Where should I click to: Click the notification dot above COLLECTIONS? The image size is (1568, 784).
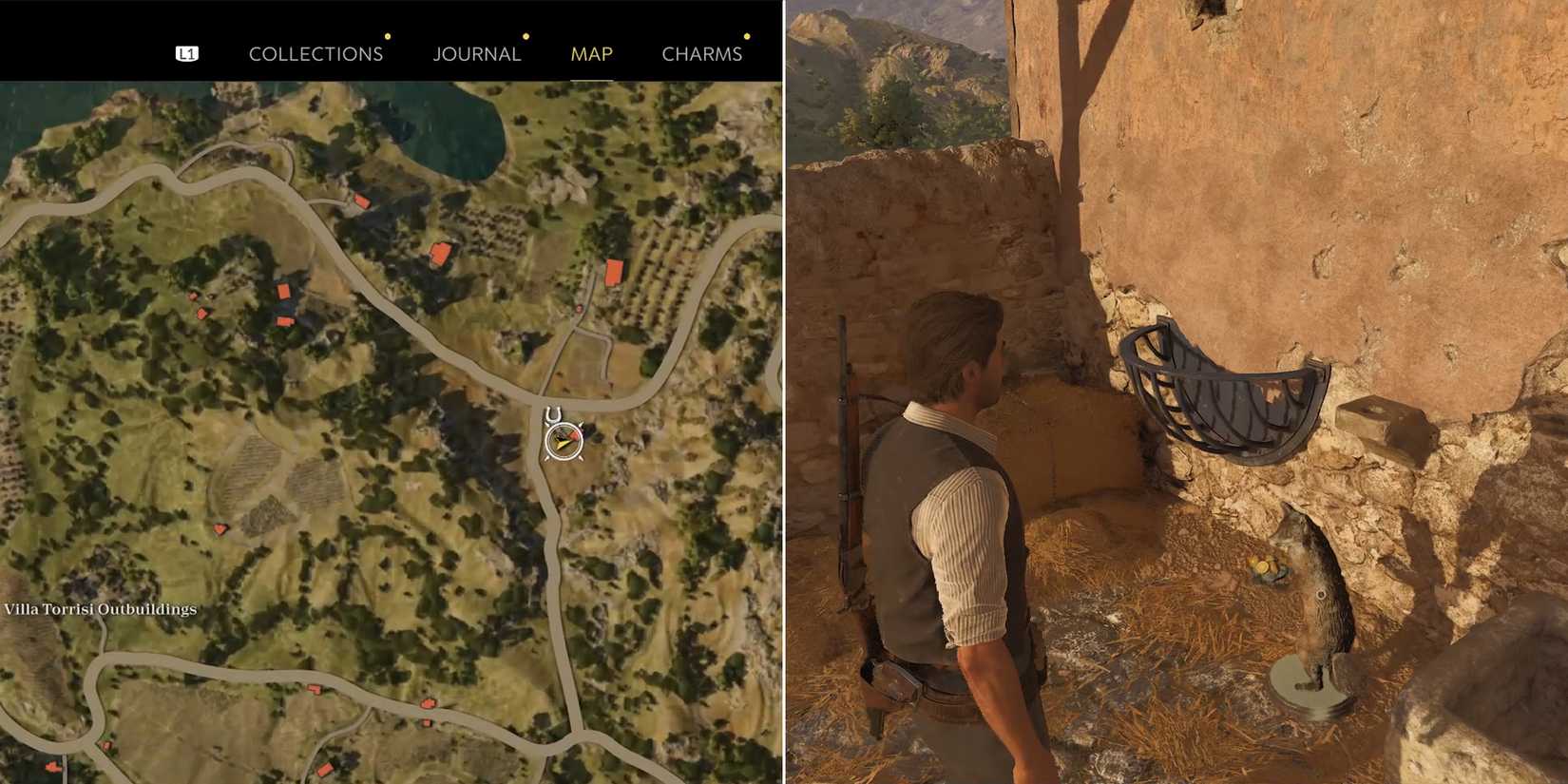point(387,36)
